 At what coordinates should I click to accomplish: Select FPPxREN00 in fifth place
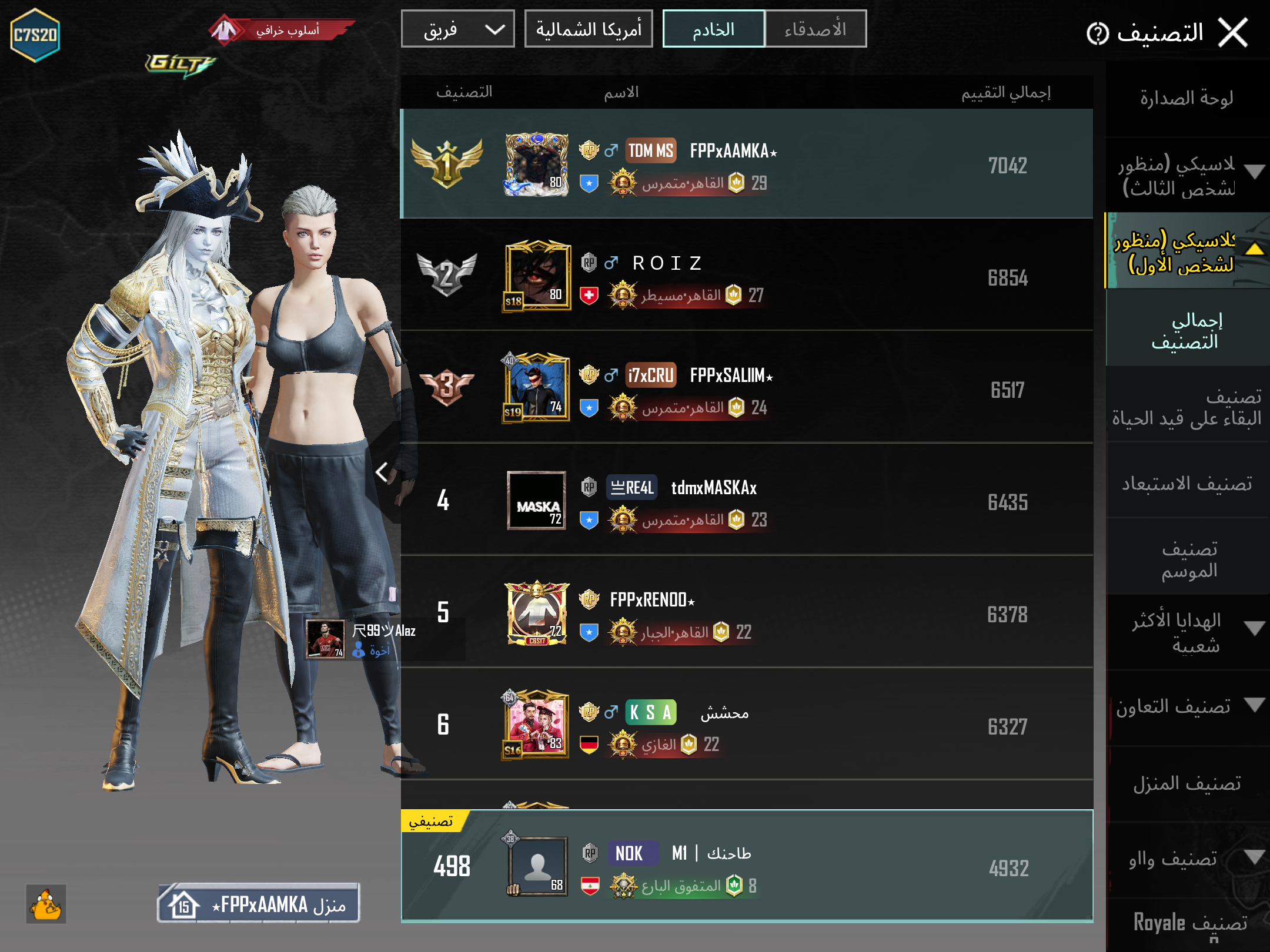(x=746, y=613)
